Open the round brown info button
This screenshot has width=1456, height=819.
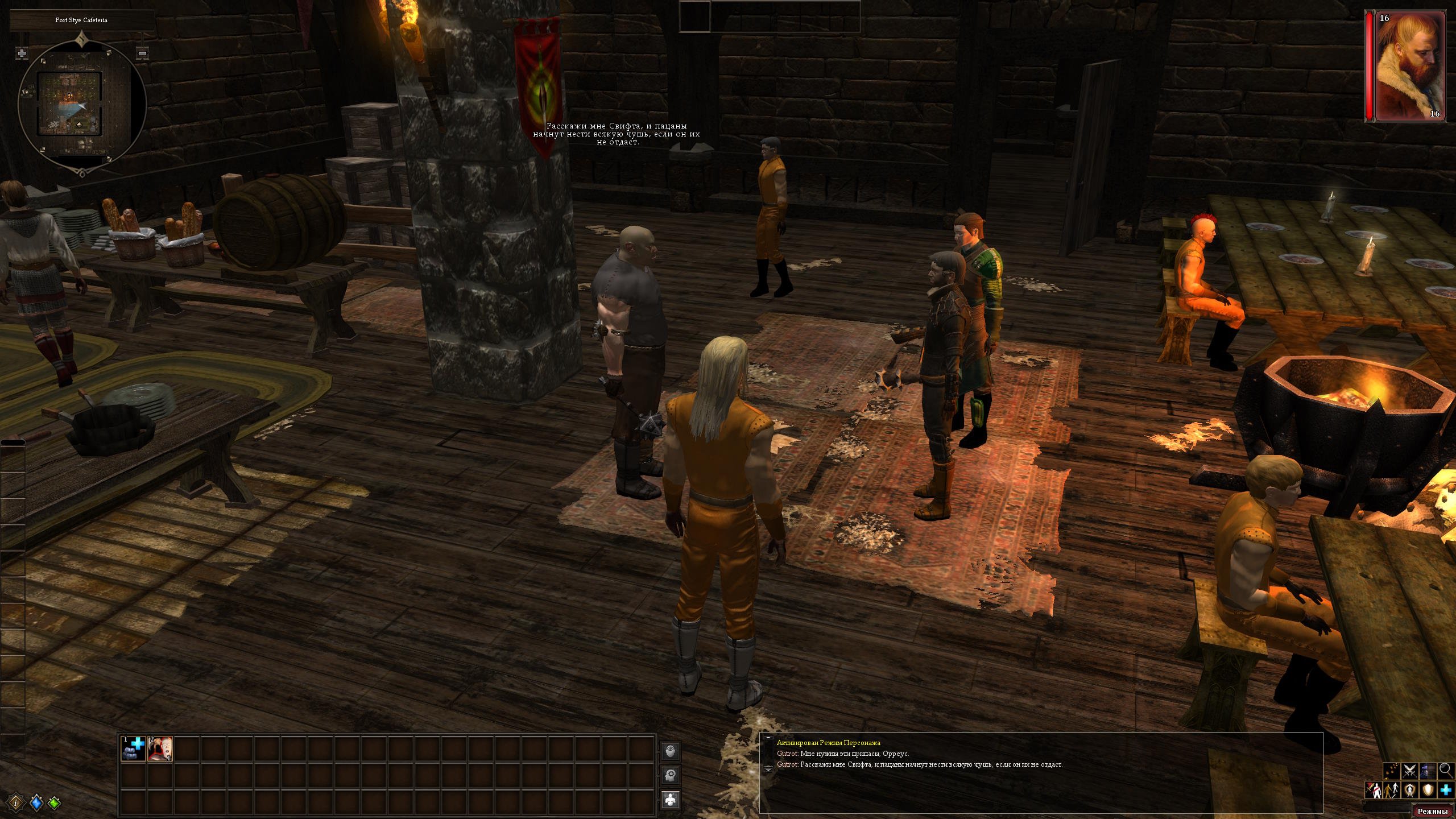tap(16, 803)
